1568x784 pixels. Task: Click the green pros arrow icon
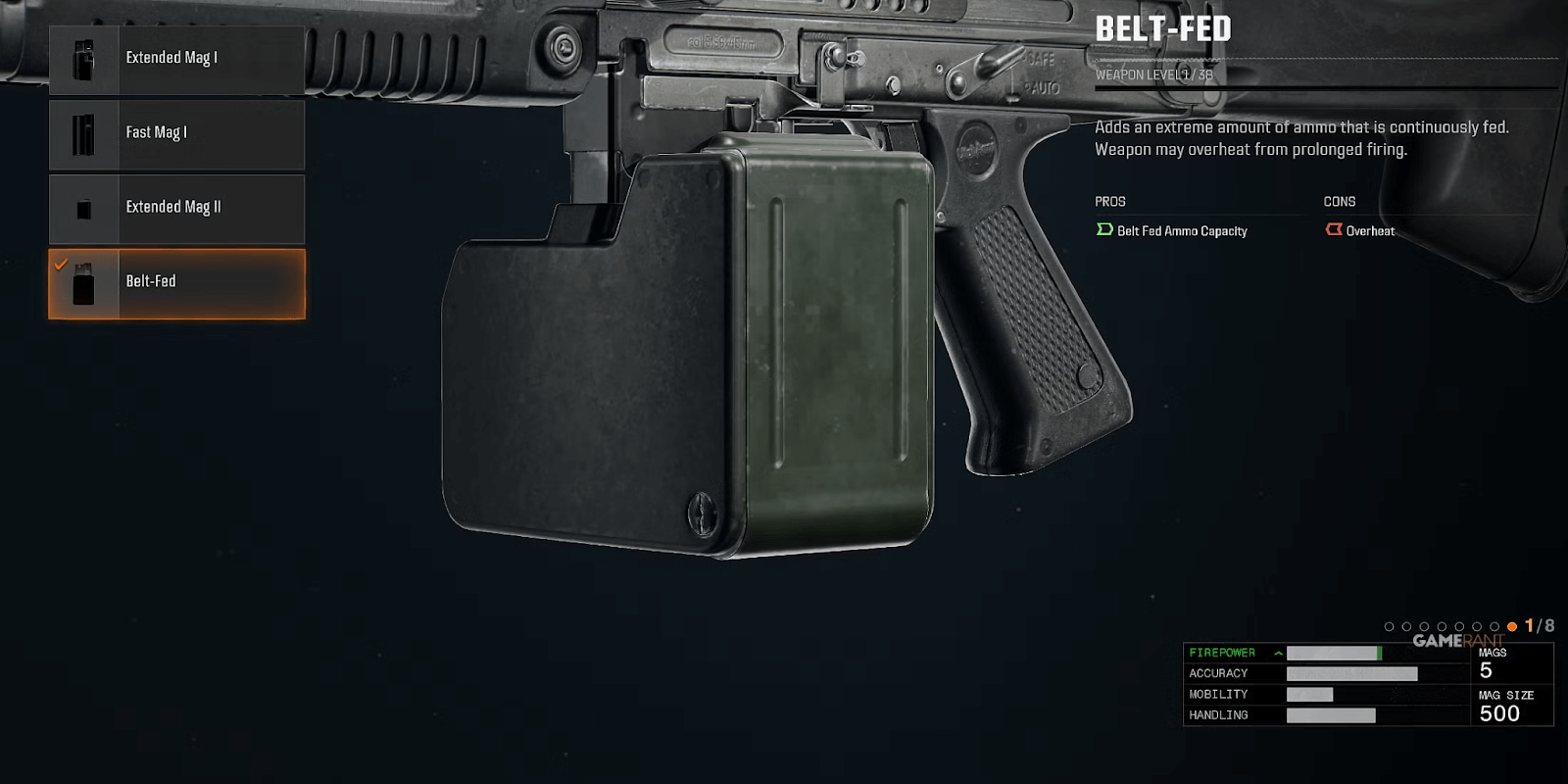click(1102, 229)
